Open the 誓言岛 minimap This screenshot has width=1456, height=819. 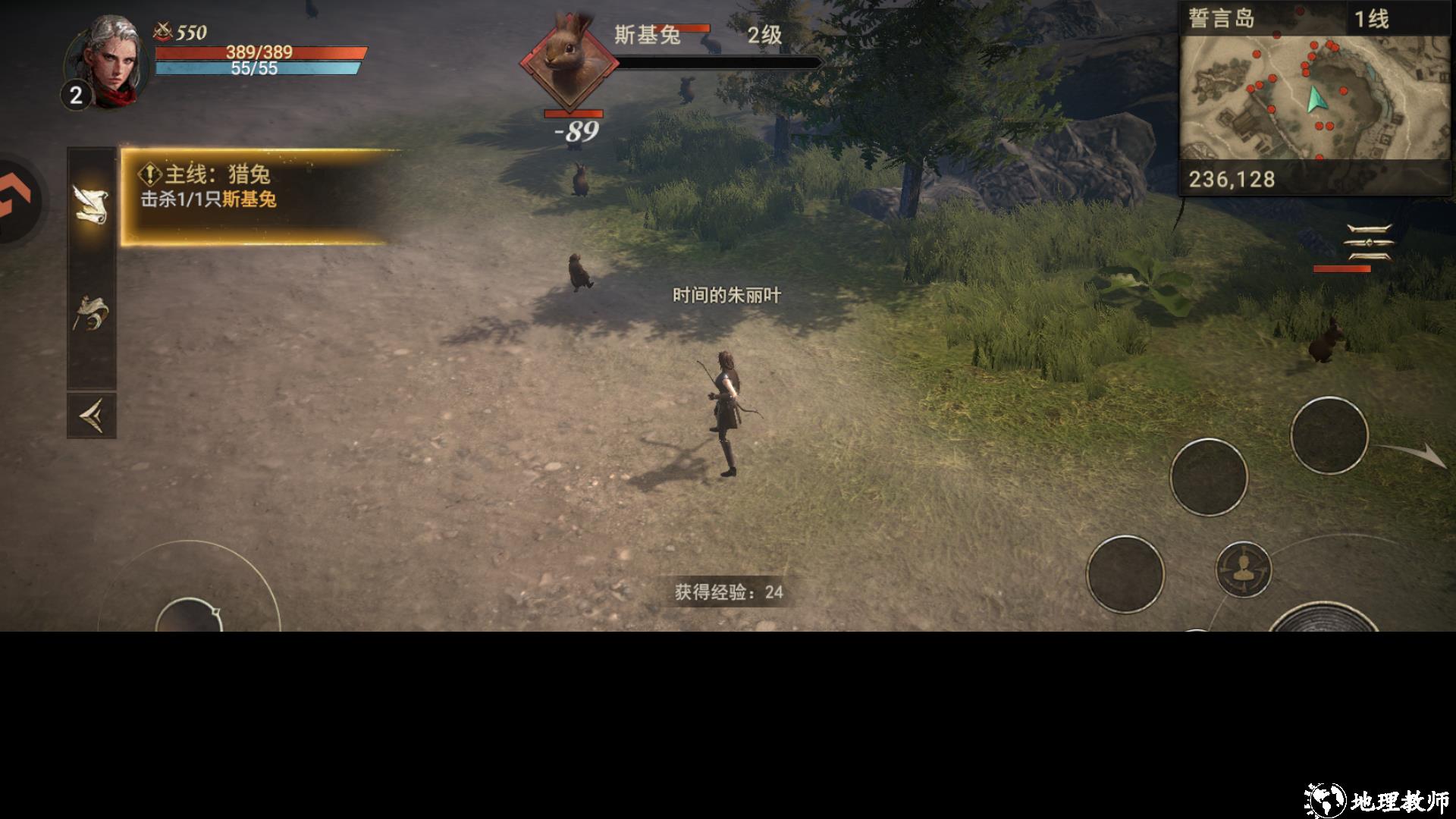point(1314,99)
